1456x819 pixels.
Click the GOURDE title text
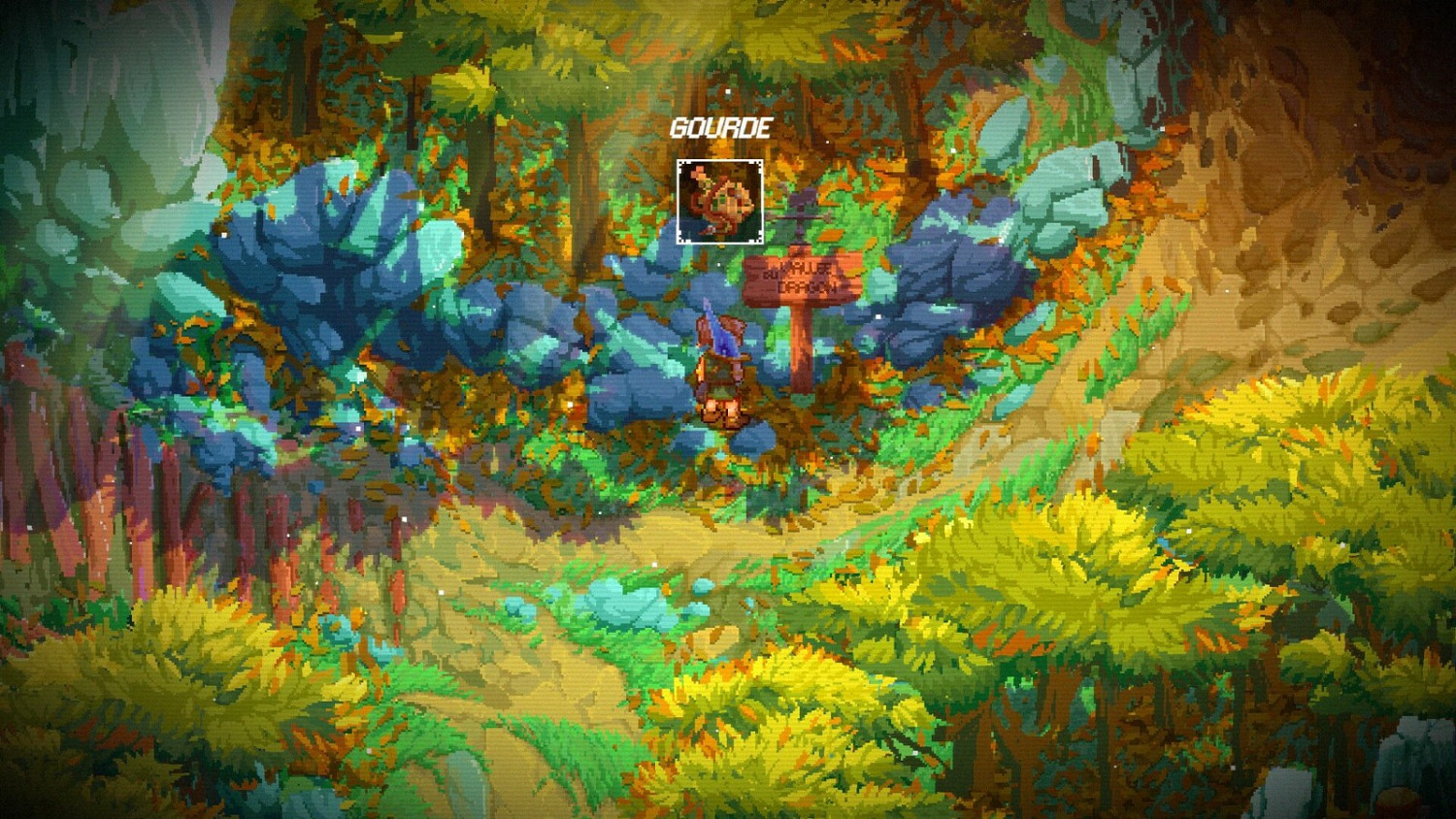[721, 126]
